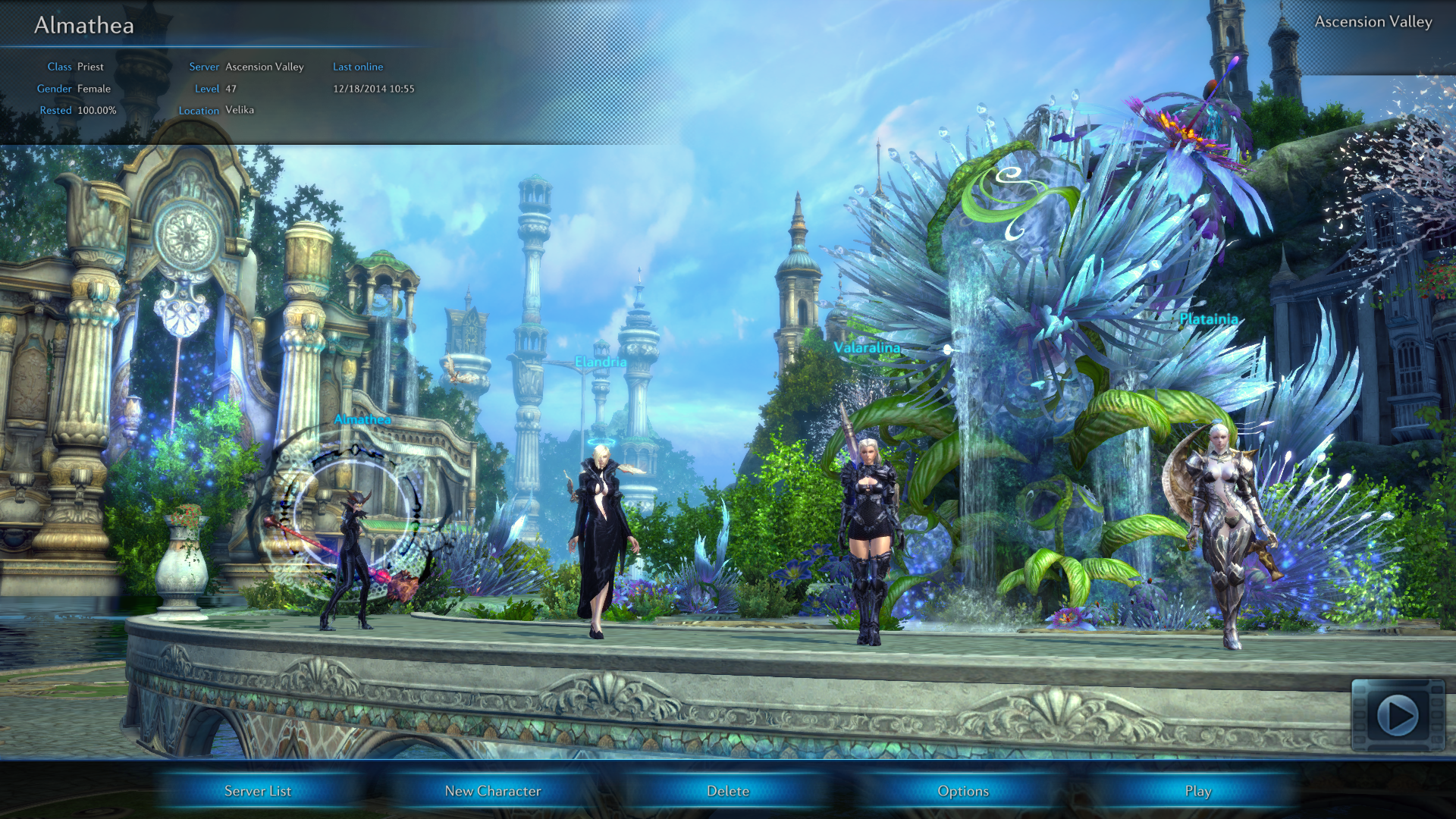Select the character Valaralina
The width and height of the screenshot is (1456, 819).
pos(868,538)
